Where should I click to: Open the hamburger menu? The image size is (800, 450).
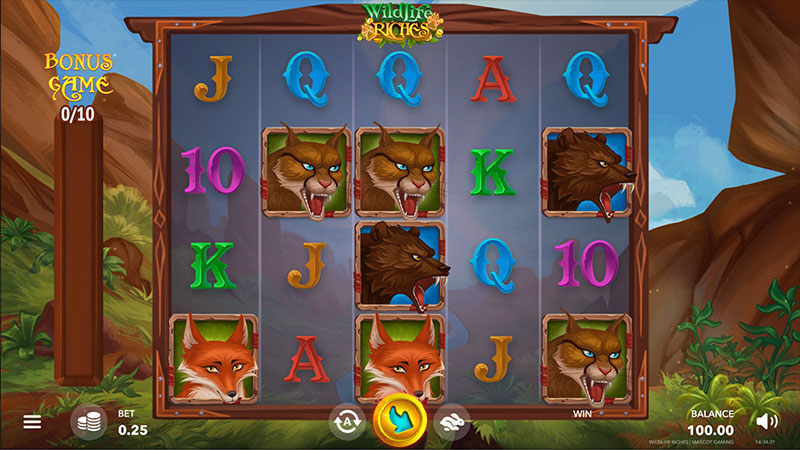(x=32, y=422)
